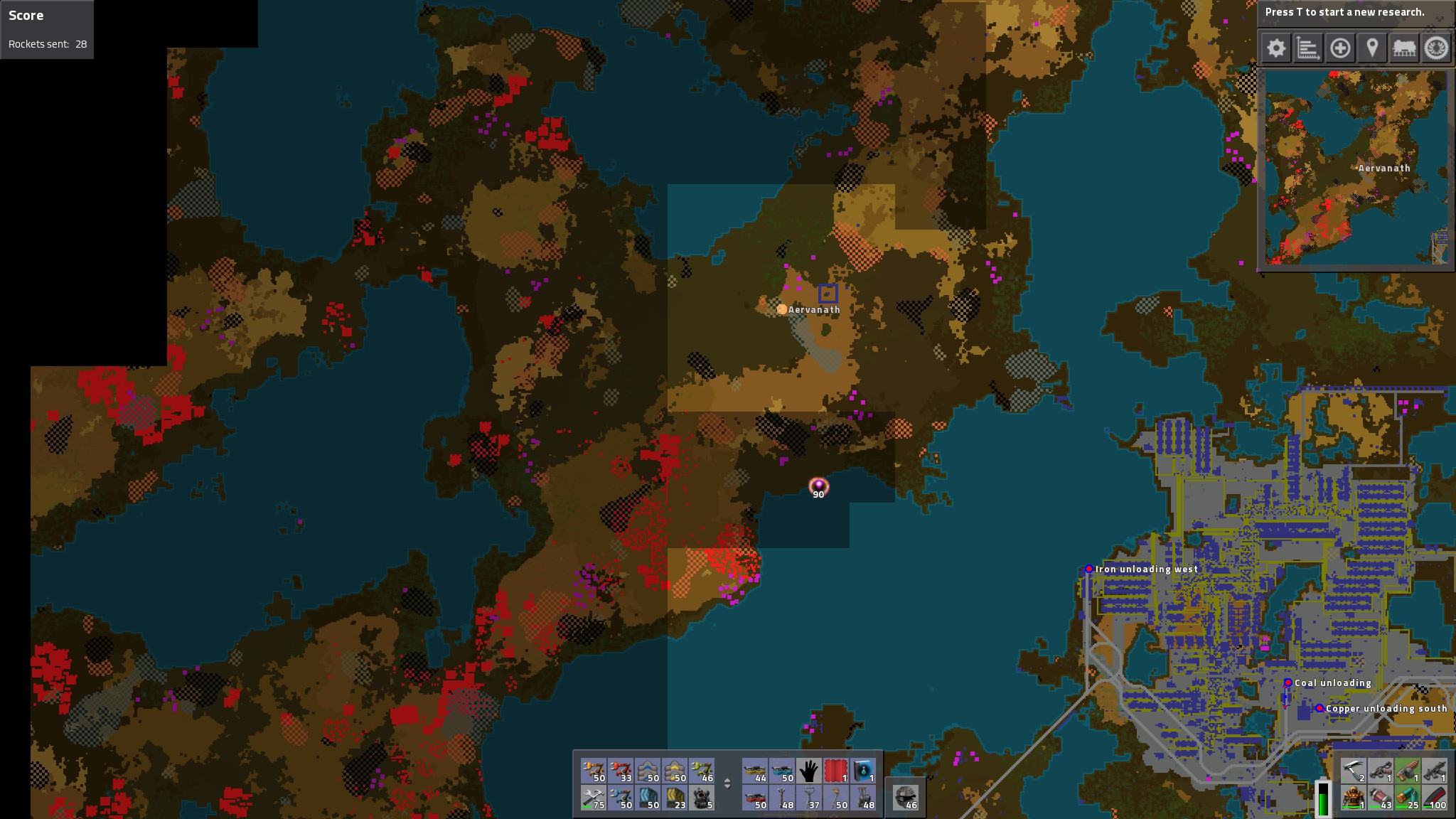Select the repair pack slot with 75
Viewport: 1456px width, 819px height.
pyautogui.click(x=594, y=798)
